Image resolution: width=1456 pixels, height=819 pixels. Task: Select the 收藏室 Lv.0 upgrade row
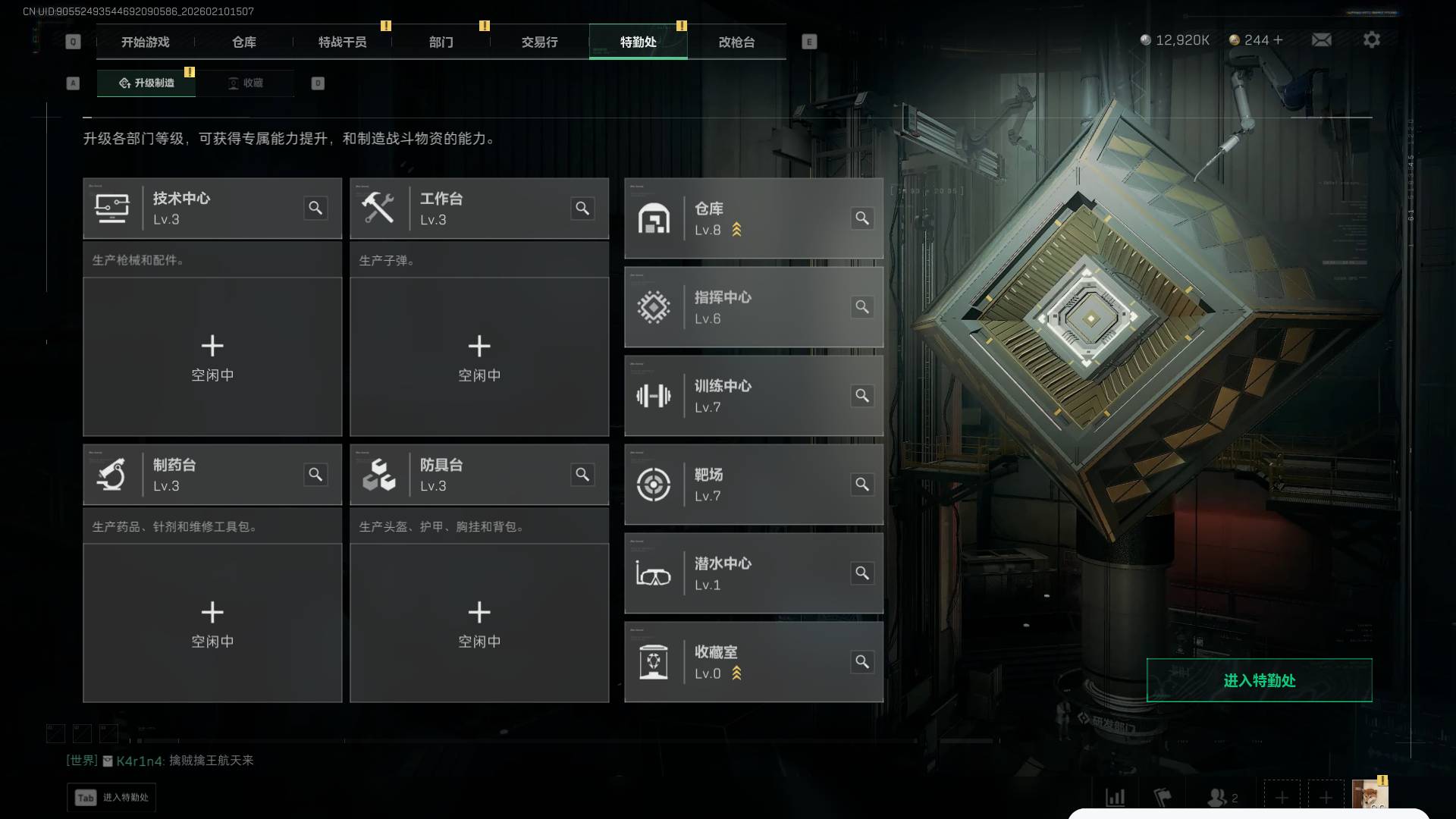coord(753,662)
